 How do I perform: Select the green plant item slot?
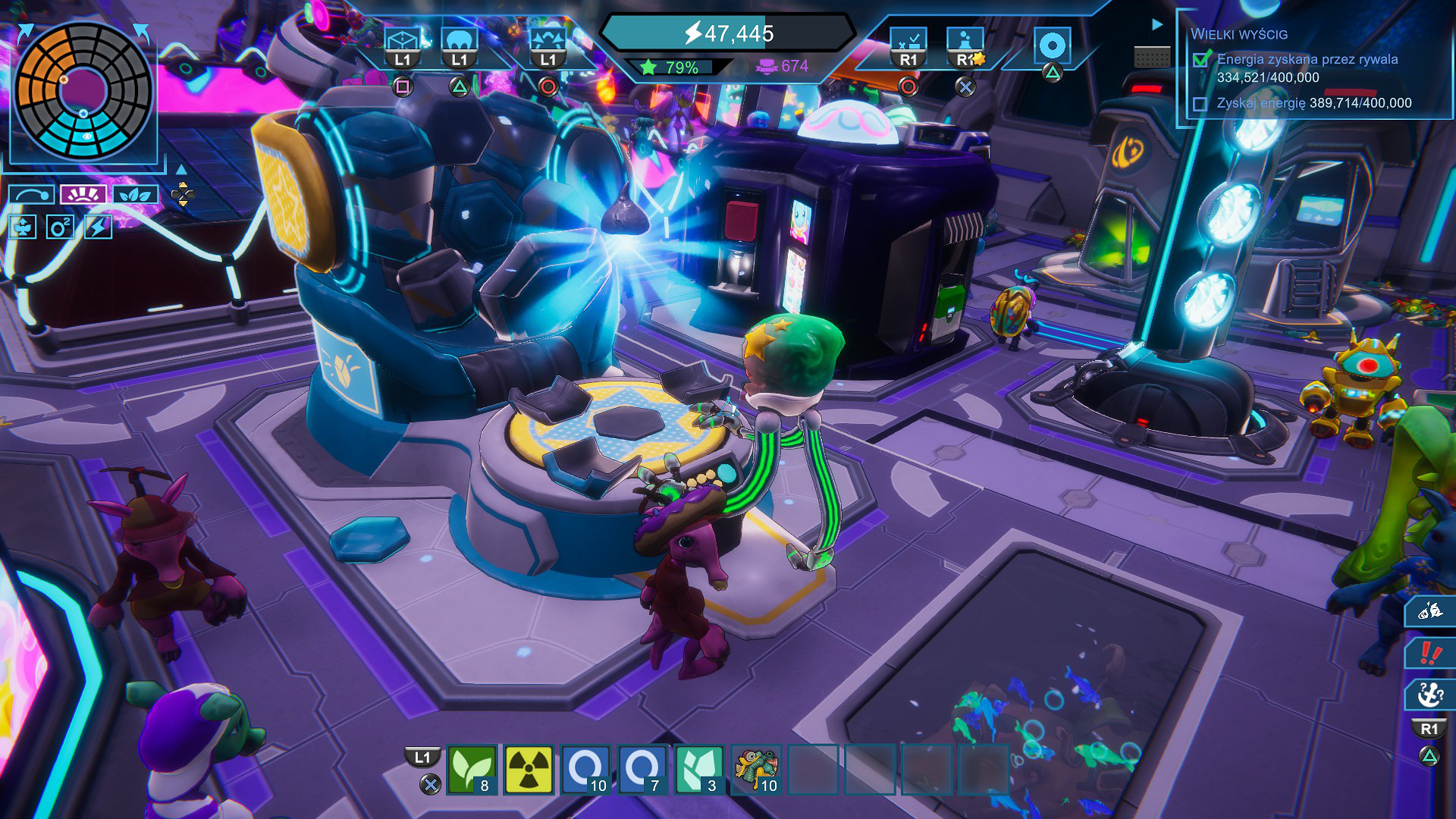(472, 769)
